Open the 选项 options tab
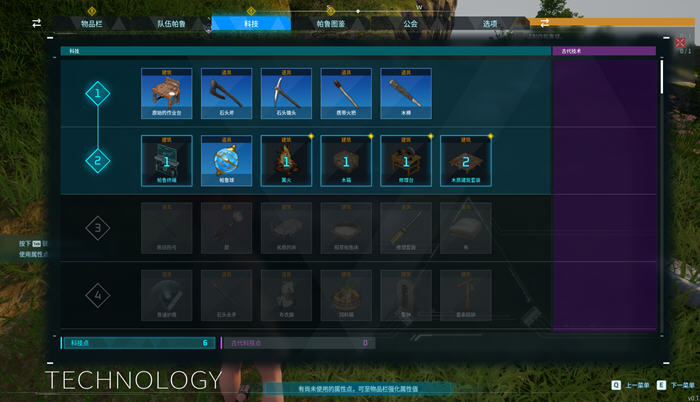This screenshot has width=700, height=402. click(490, 23)
